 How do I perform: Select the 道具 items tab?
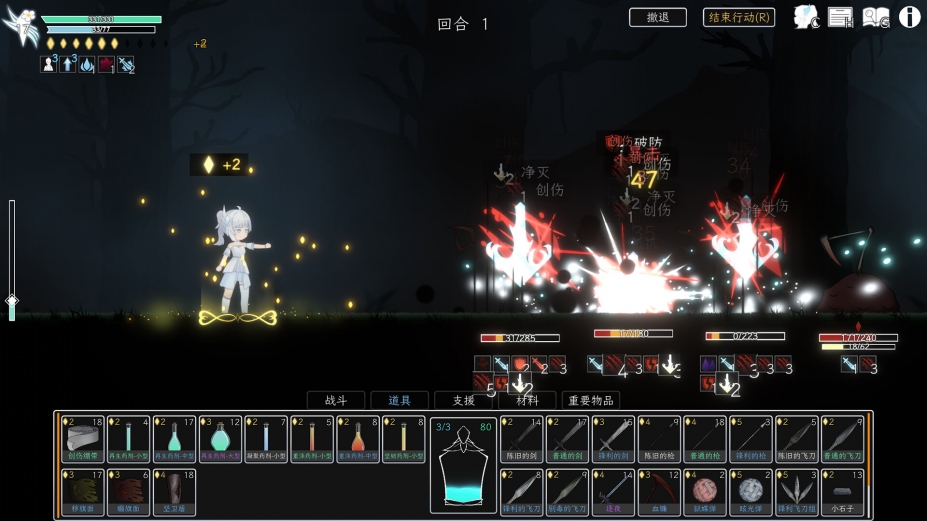399,400
